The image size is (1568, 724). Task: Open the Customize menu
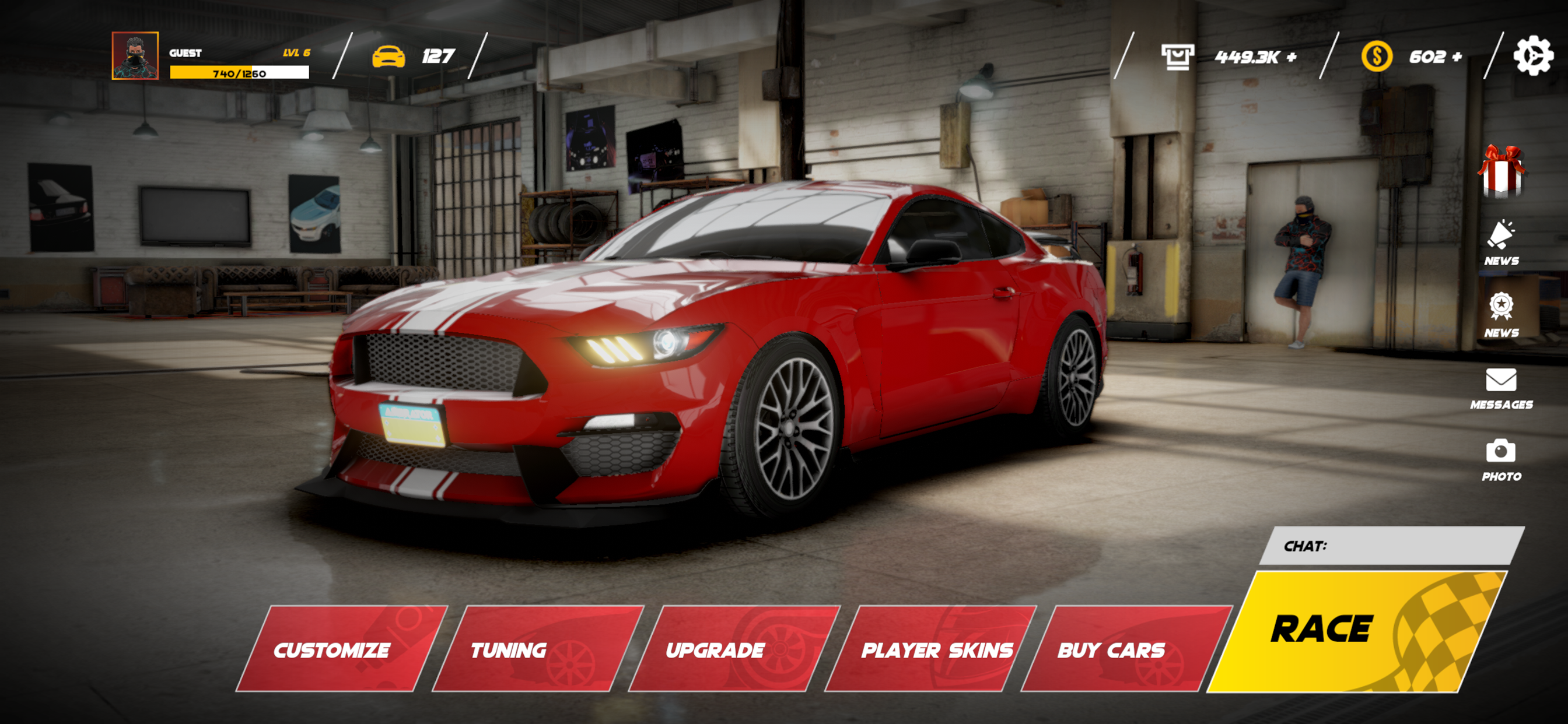(333, 651)
